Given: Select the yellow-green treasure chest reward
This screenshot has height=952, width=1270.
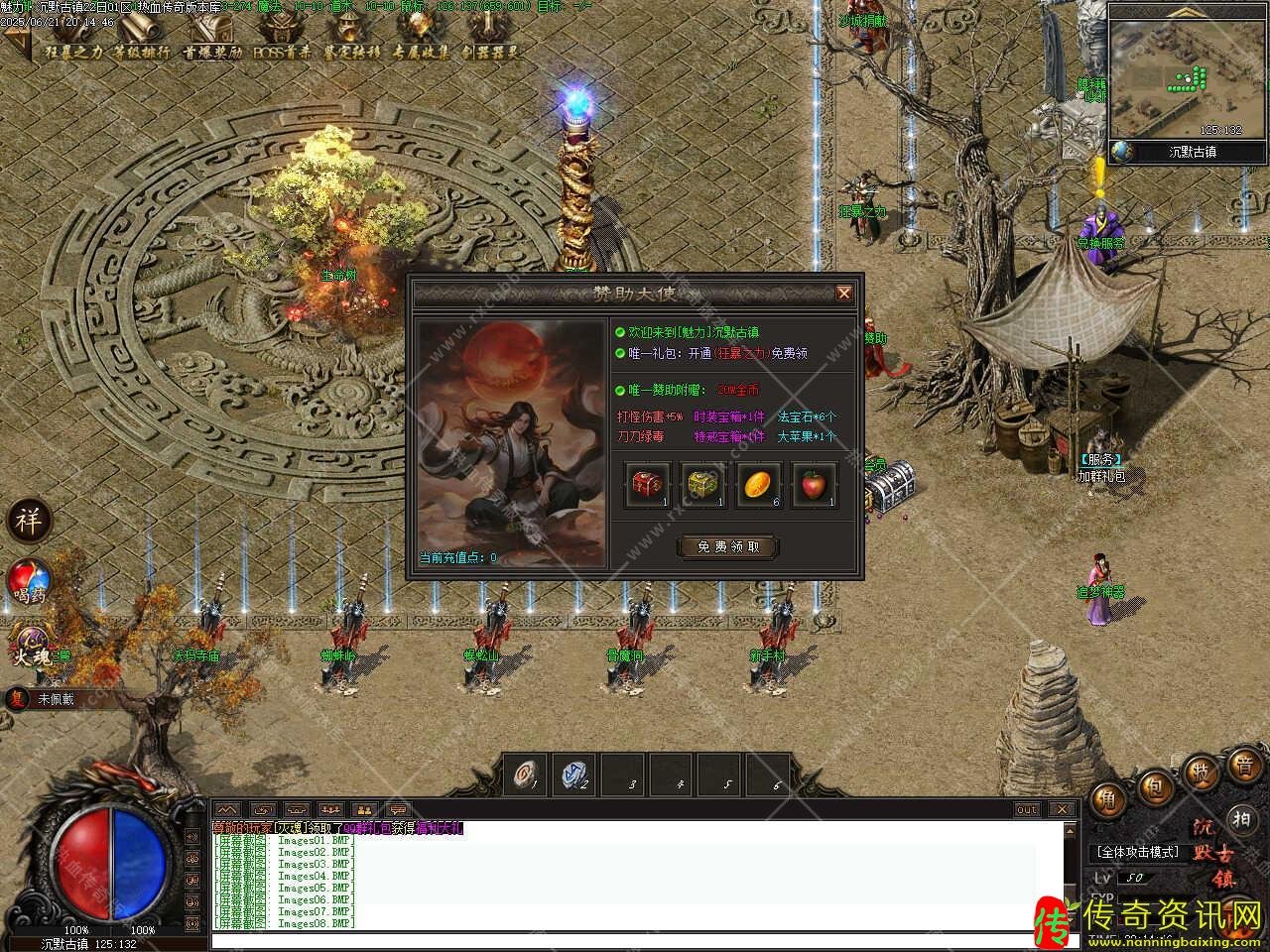Looking at the screenshot, I should (x=703, y=486).
